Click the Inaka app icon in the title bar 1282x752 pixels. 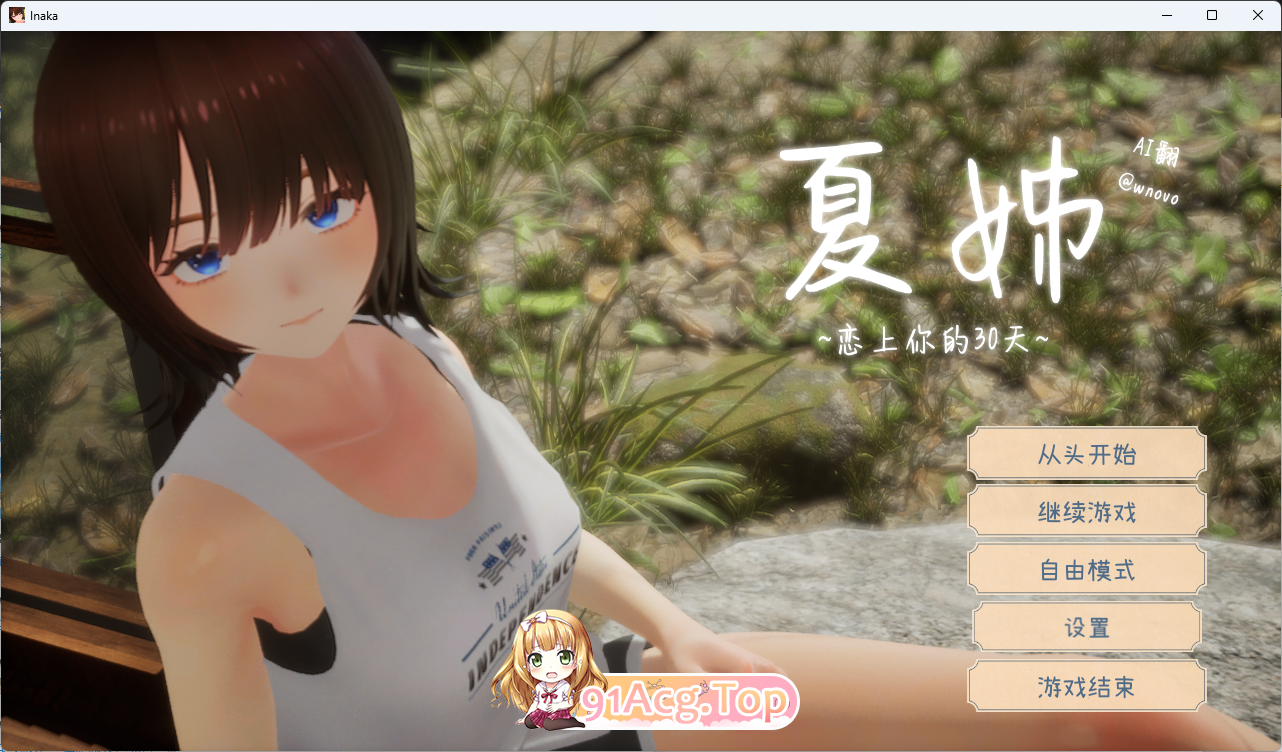pyautogui.click(x=16, y=15)
